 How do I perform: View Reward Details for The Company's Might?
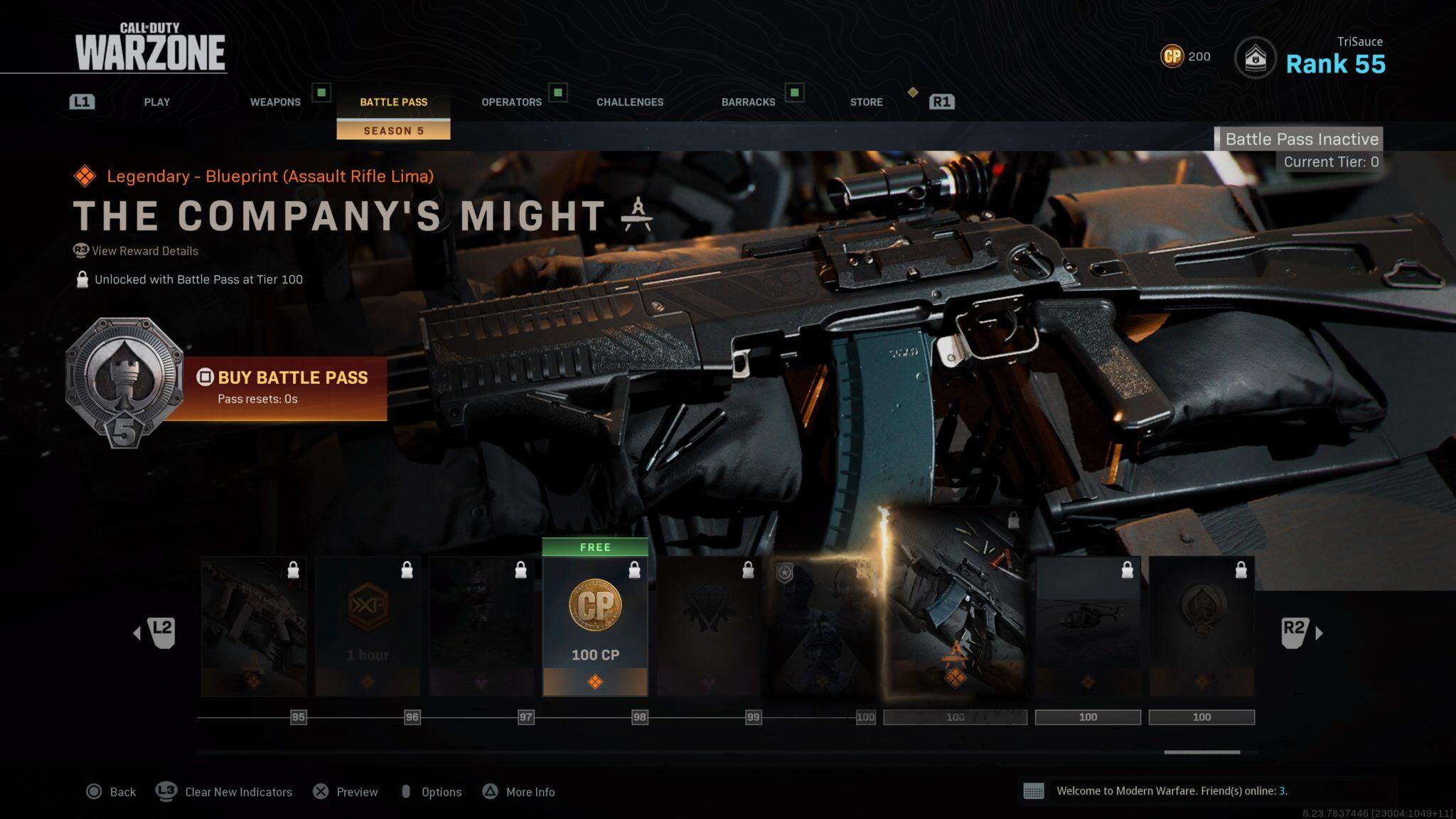coord(144,251)
